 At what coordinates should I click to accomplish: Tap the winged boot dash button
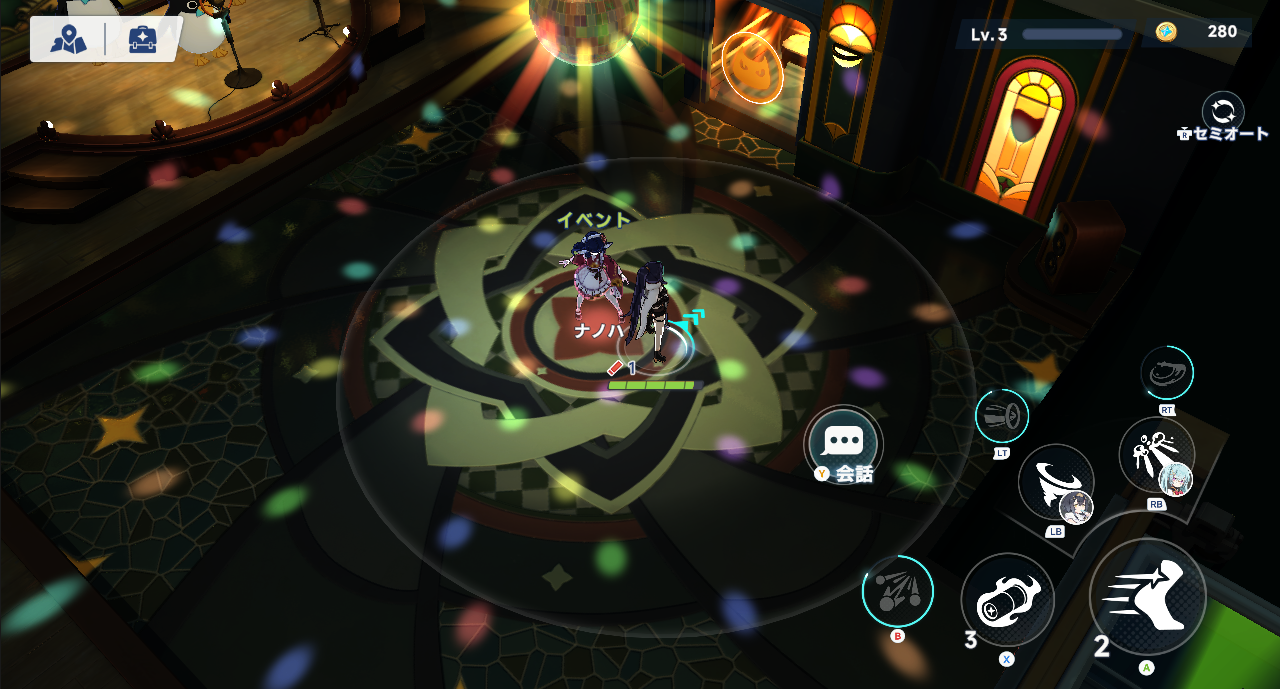tap(1147, 596)
